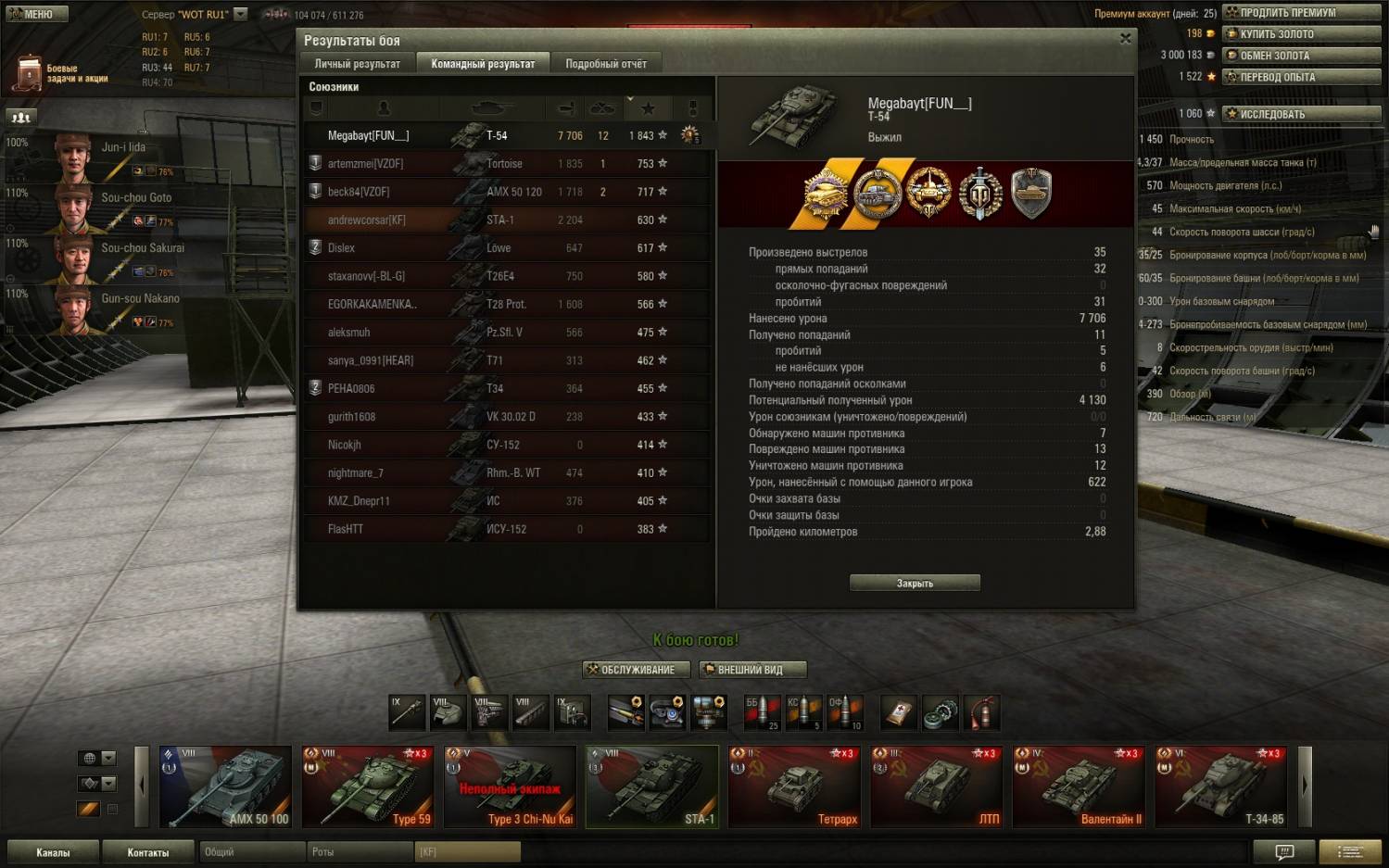This screenshot has width=1389, height=868.
Task: Open the Исследовать research button
Action: coord(1301,114)
